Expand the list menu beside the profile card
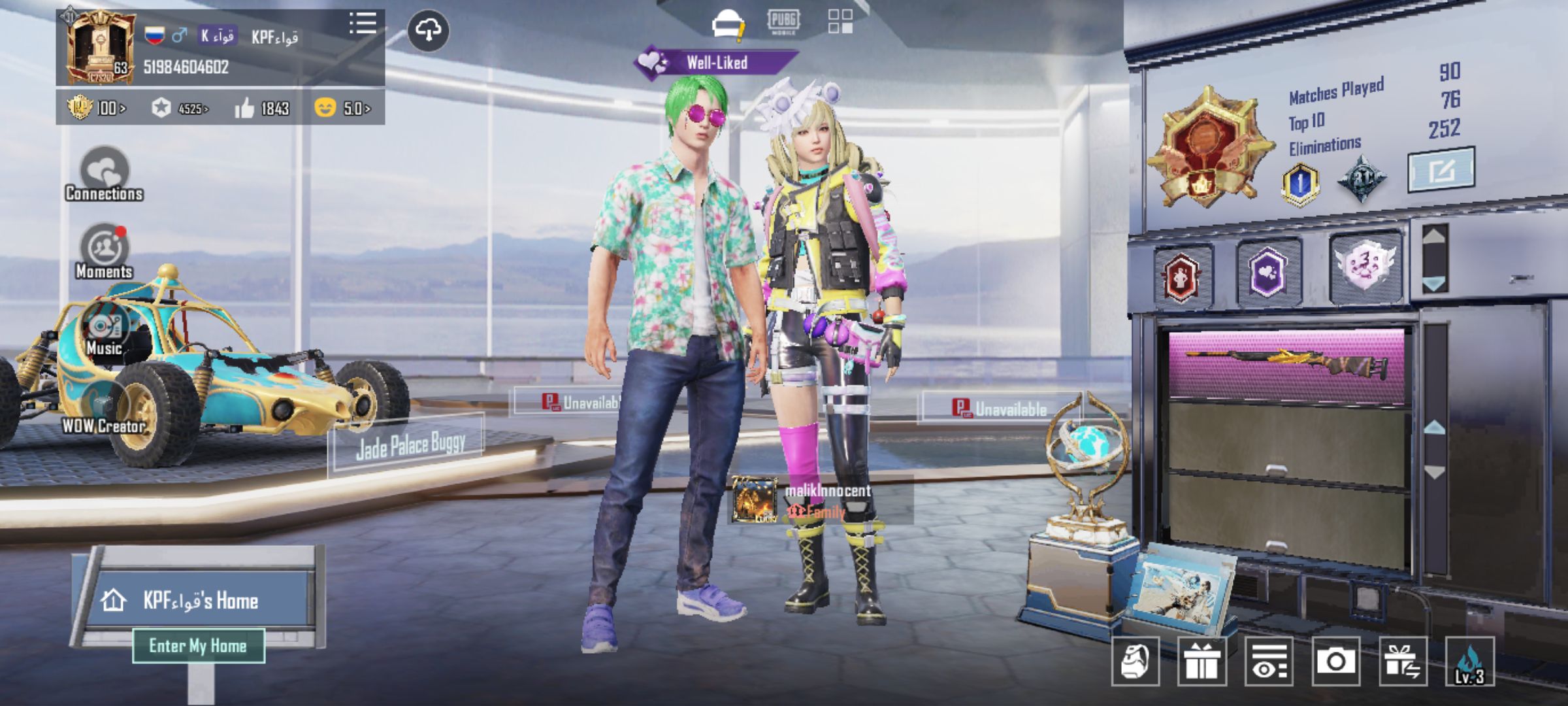 (364, 23)
